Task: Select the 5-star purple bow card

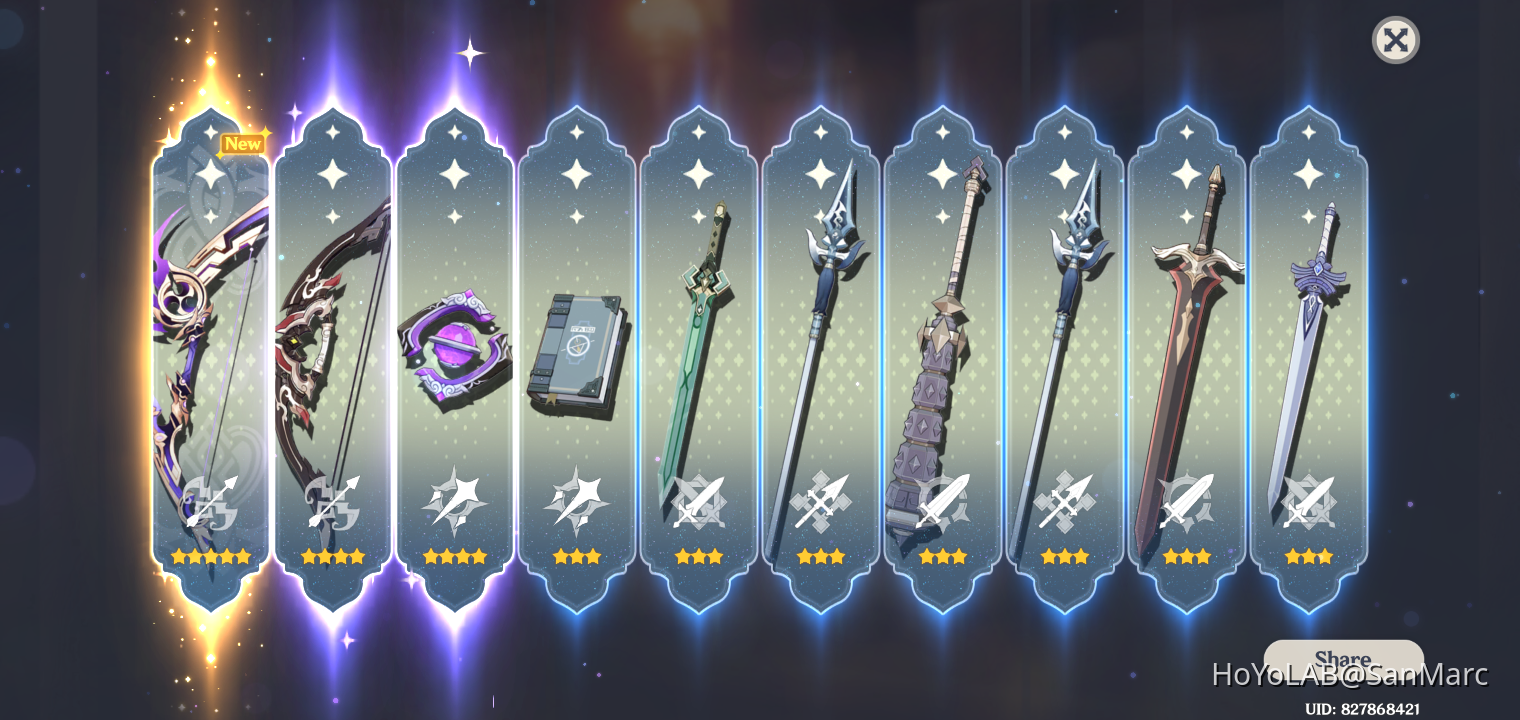Action: [x=210, y=350]
